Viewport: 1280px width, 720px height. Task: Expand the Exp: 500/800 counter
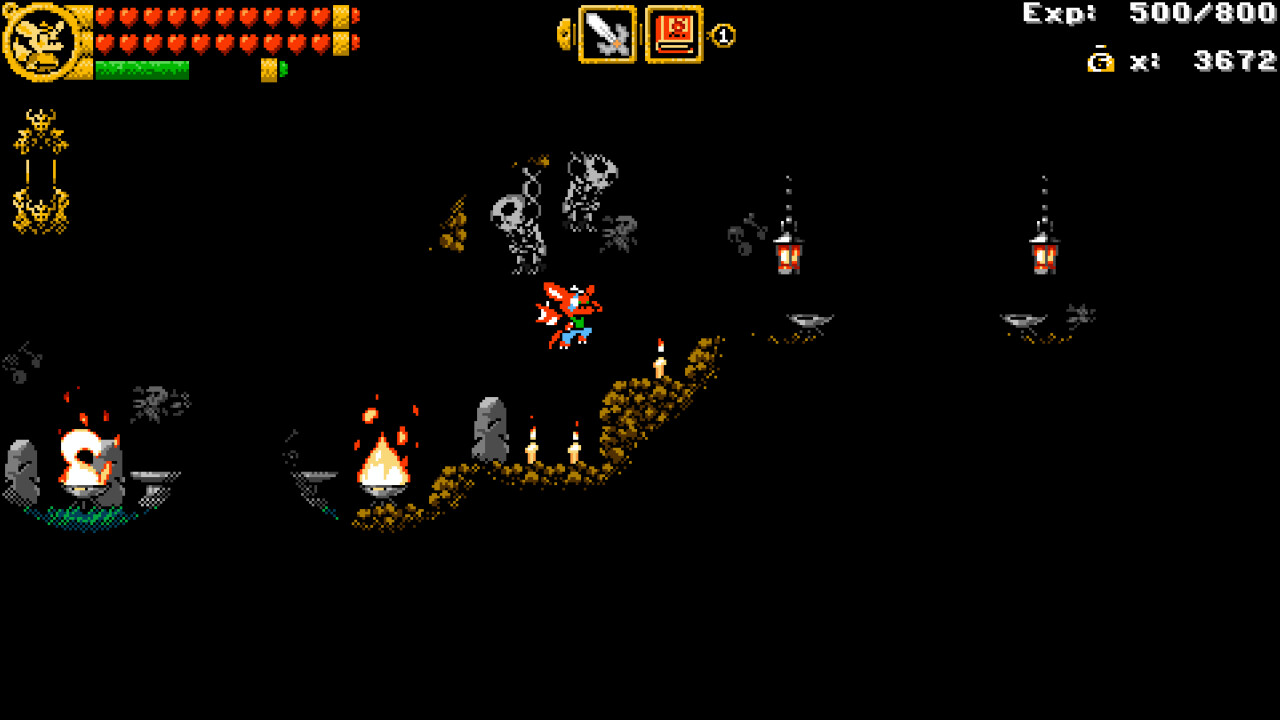[1150, 14]
